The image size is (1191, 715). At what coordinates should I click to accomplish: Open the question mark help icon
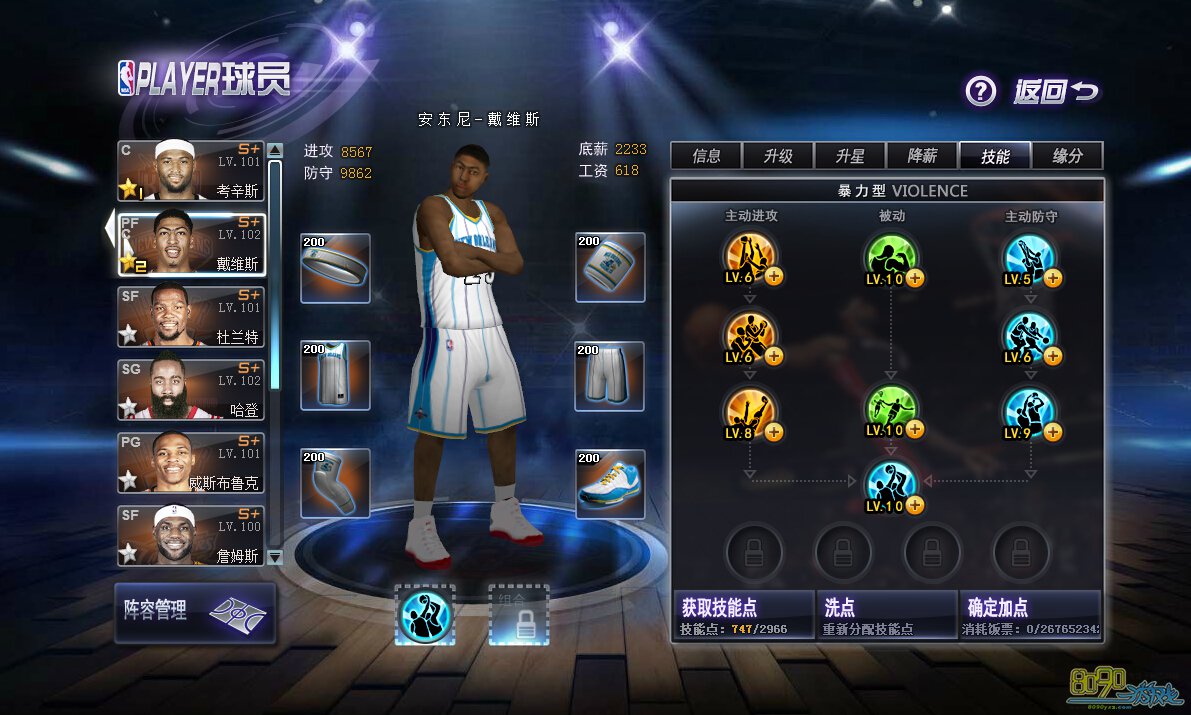[x=980, y=92]
